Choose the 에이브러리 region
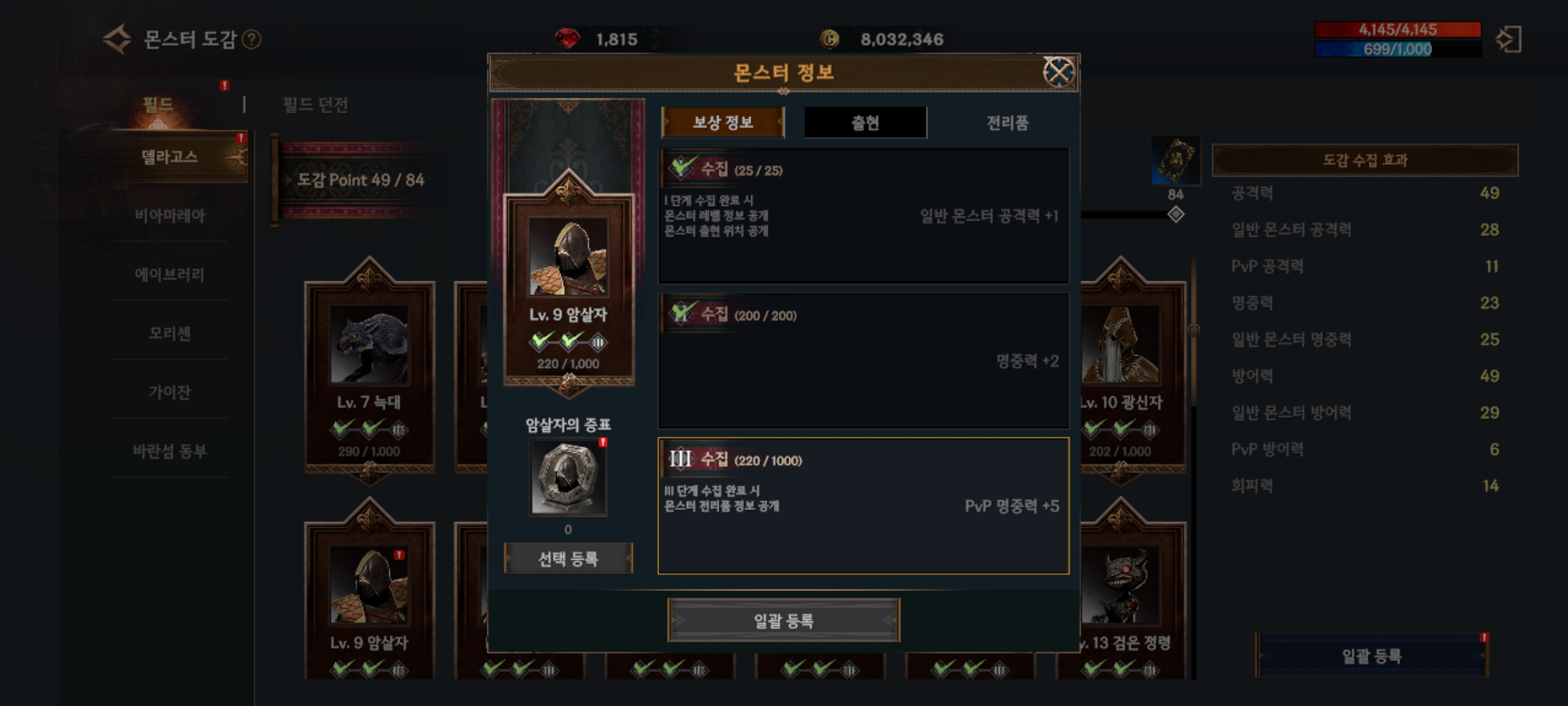 (170, 274)
